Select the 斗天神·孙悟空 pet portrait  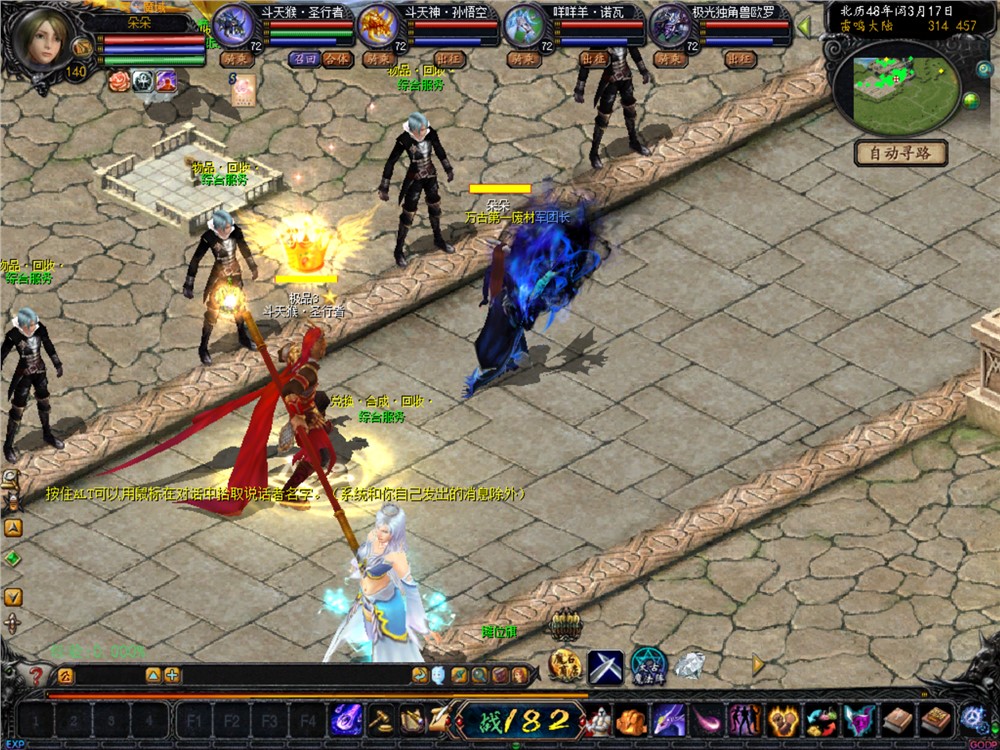tap(380, 24)
